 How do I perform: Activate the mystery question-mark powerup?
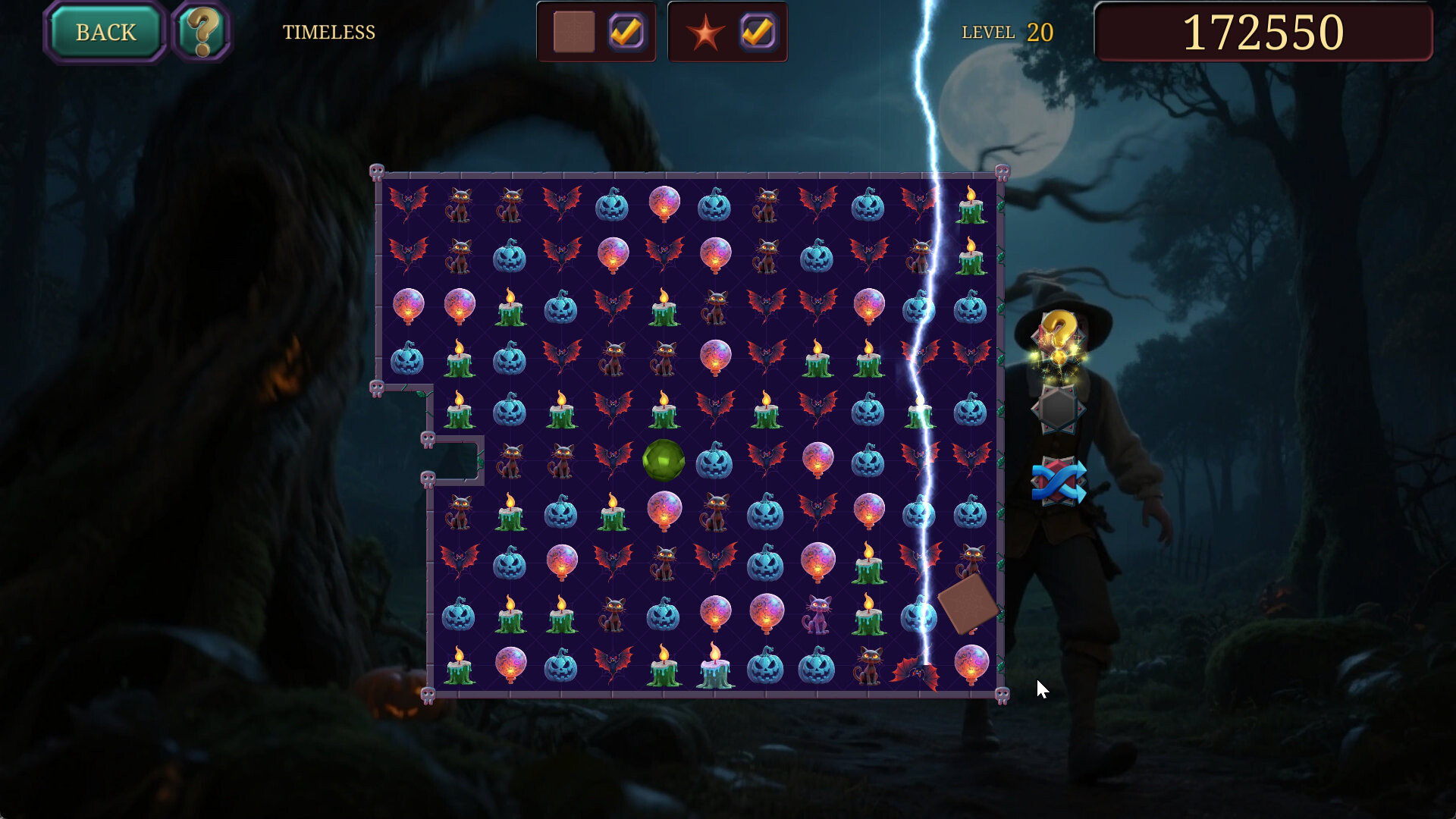[x=1060, y=335]
